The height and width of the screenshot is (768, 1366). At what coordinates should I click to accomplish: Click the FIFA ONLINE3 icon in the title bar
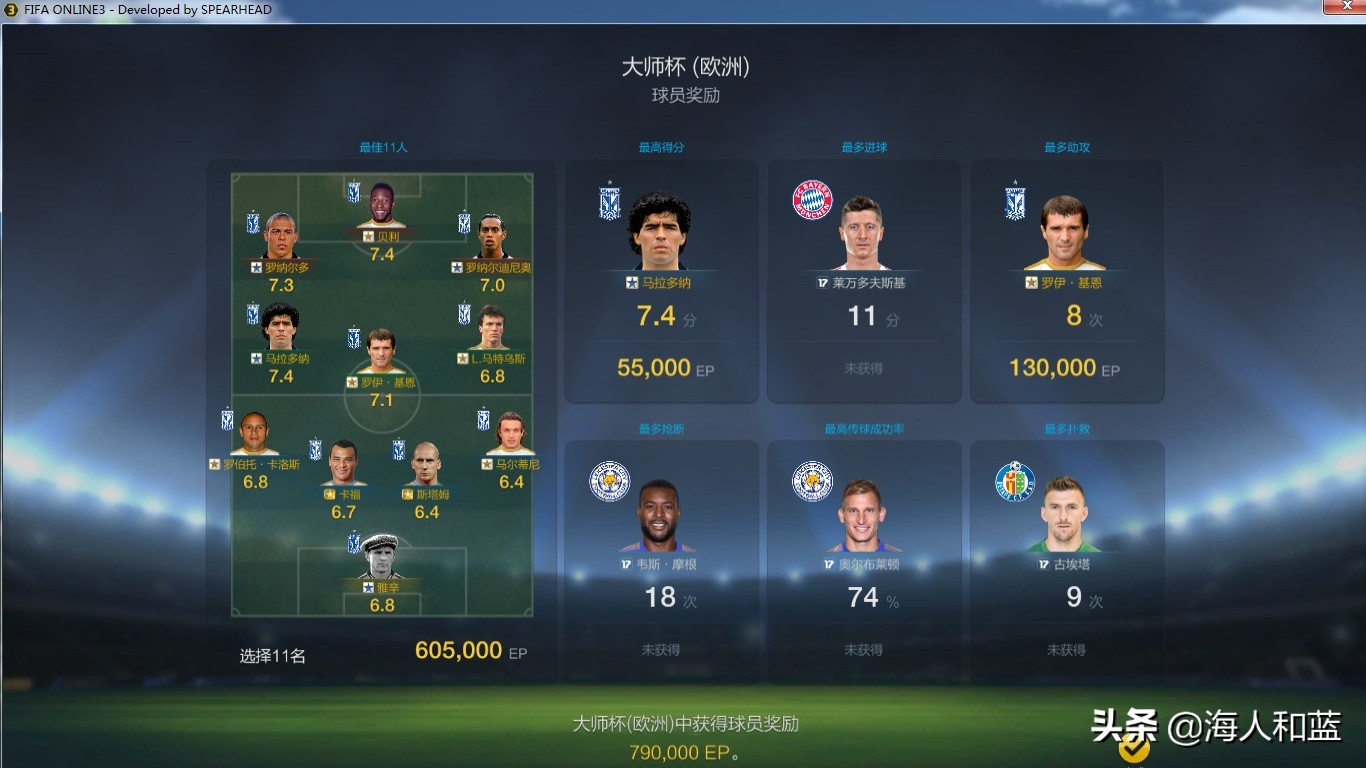(9, 8)
